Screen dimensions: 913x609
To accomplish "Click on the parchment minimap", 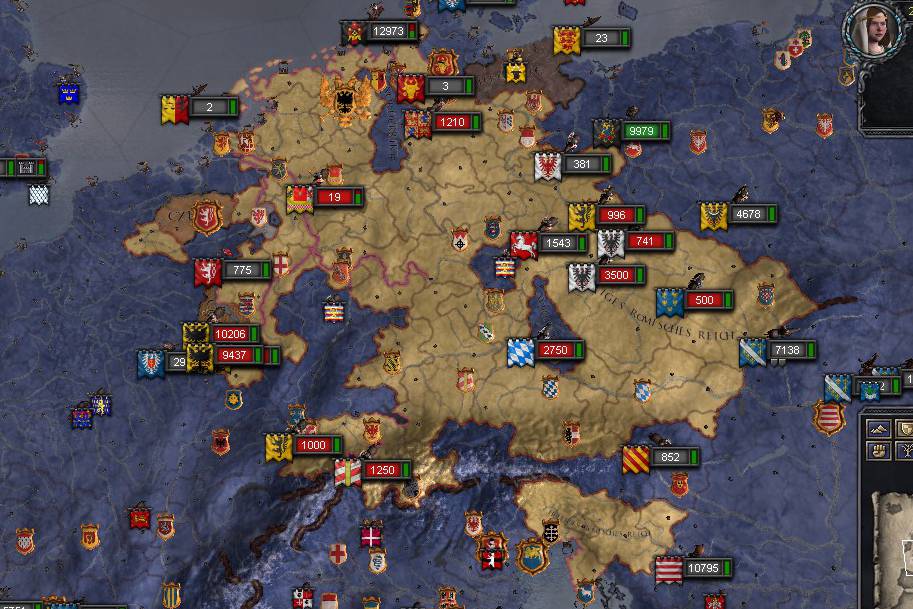I will [x=895, y=545].
